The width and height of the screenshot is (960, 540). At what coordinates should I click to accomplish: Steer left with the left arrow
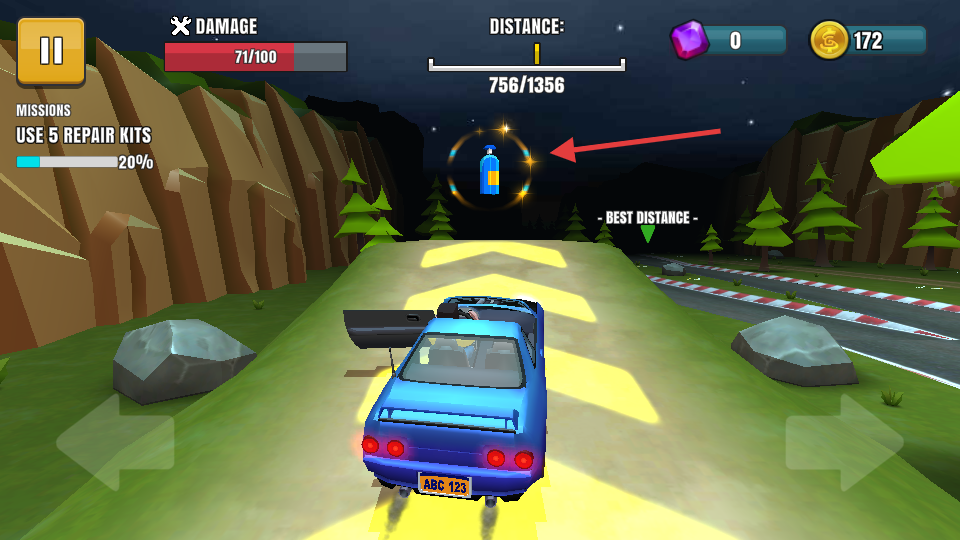click(x=114, y=442)
